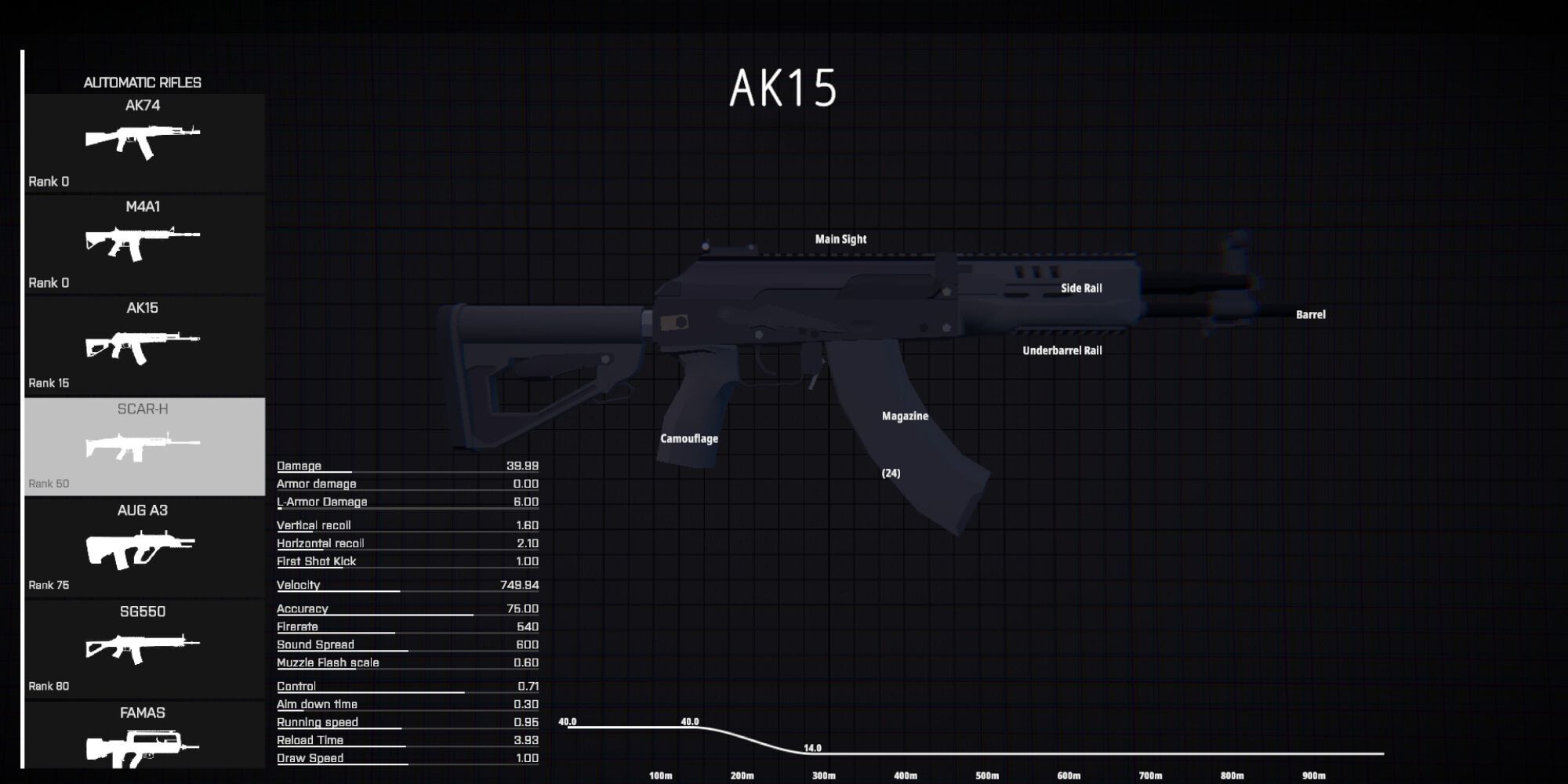Screen dimensions: 1568x784
Task: Select the AK74 rifle thumbnail
Action: click(x=143, y=141)
